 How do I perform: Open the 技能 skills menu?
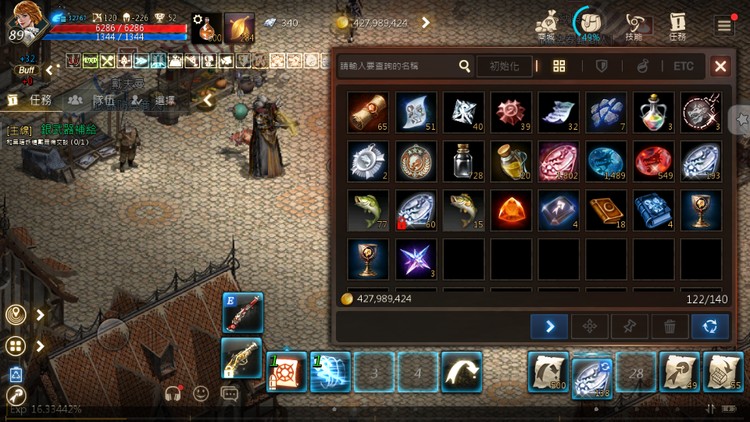click(x=633, y=25)
